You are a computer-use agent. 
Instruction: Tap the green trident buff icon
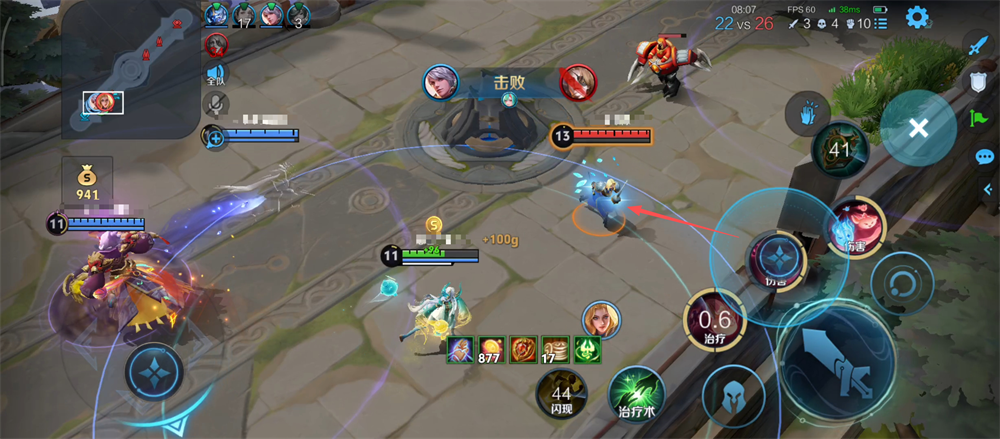(584, 350)
